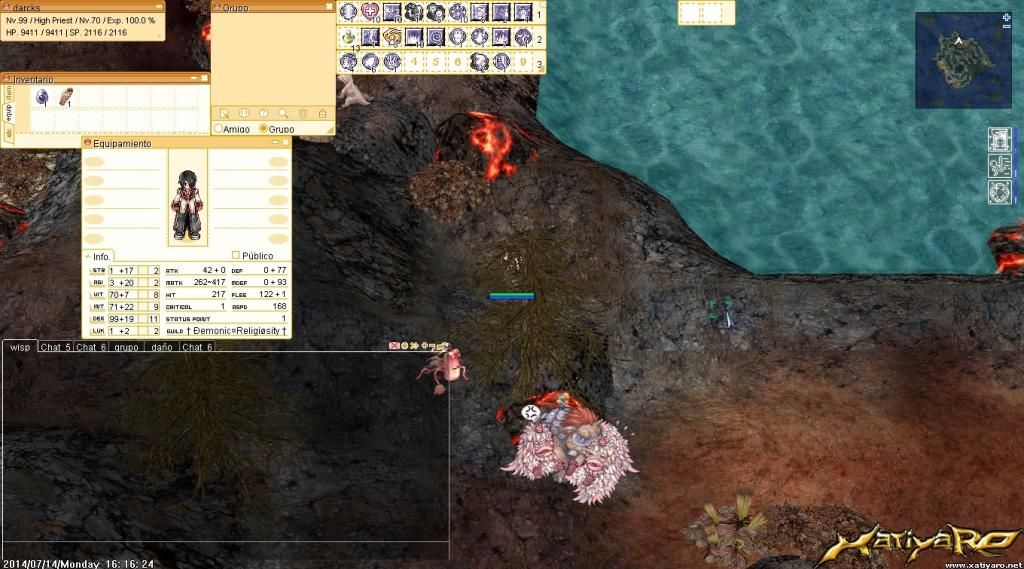The width and height of the screenshot is (1024, 569).
Task: Click the running figure status icon
Action: tap(999, 166)
